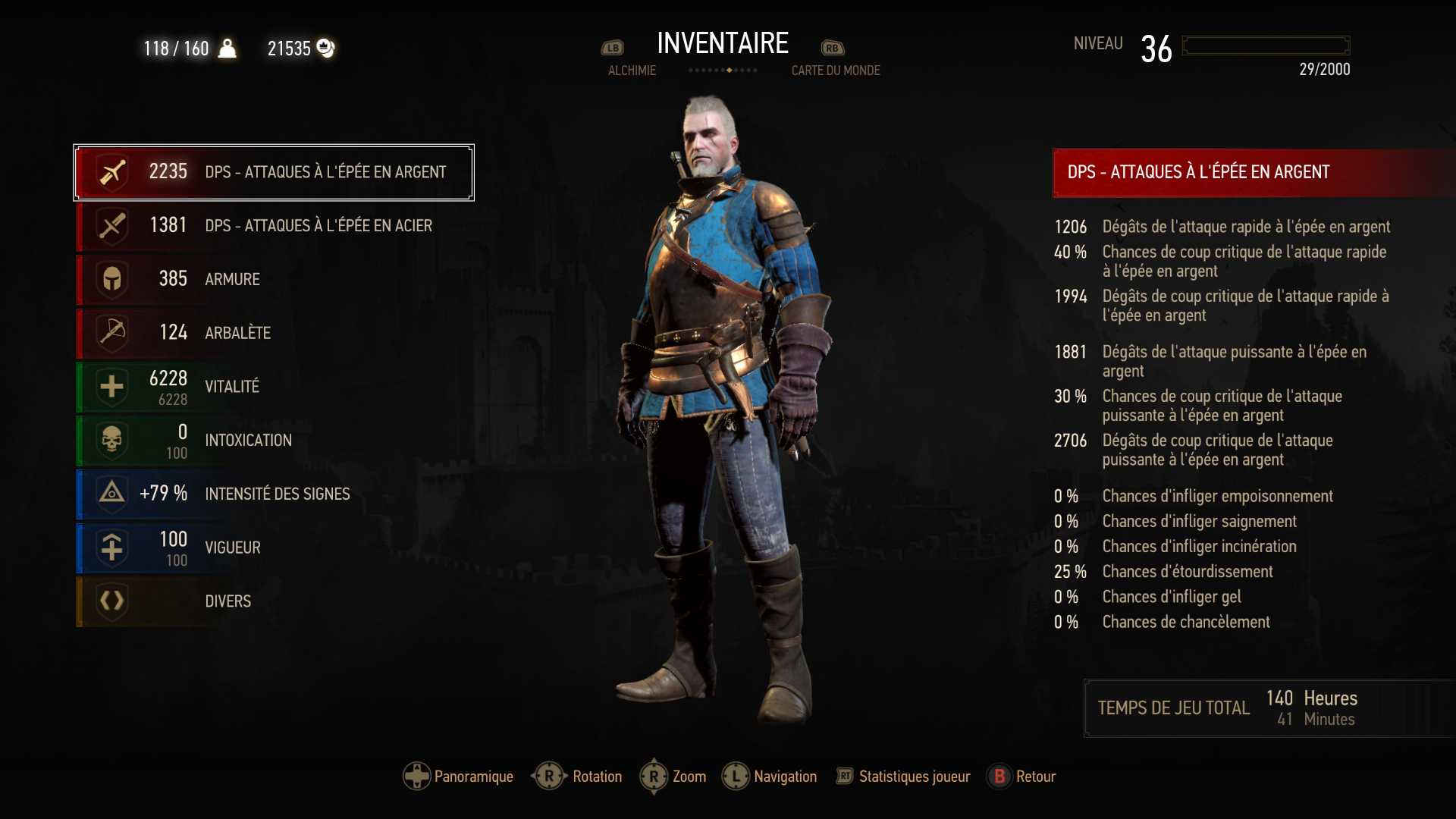Open Statistiques joueur at the bottom
This screenshot has height=819, width=1456.
click(903, 777)
